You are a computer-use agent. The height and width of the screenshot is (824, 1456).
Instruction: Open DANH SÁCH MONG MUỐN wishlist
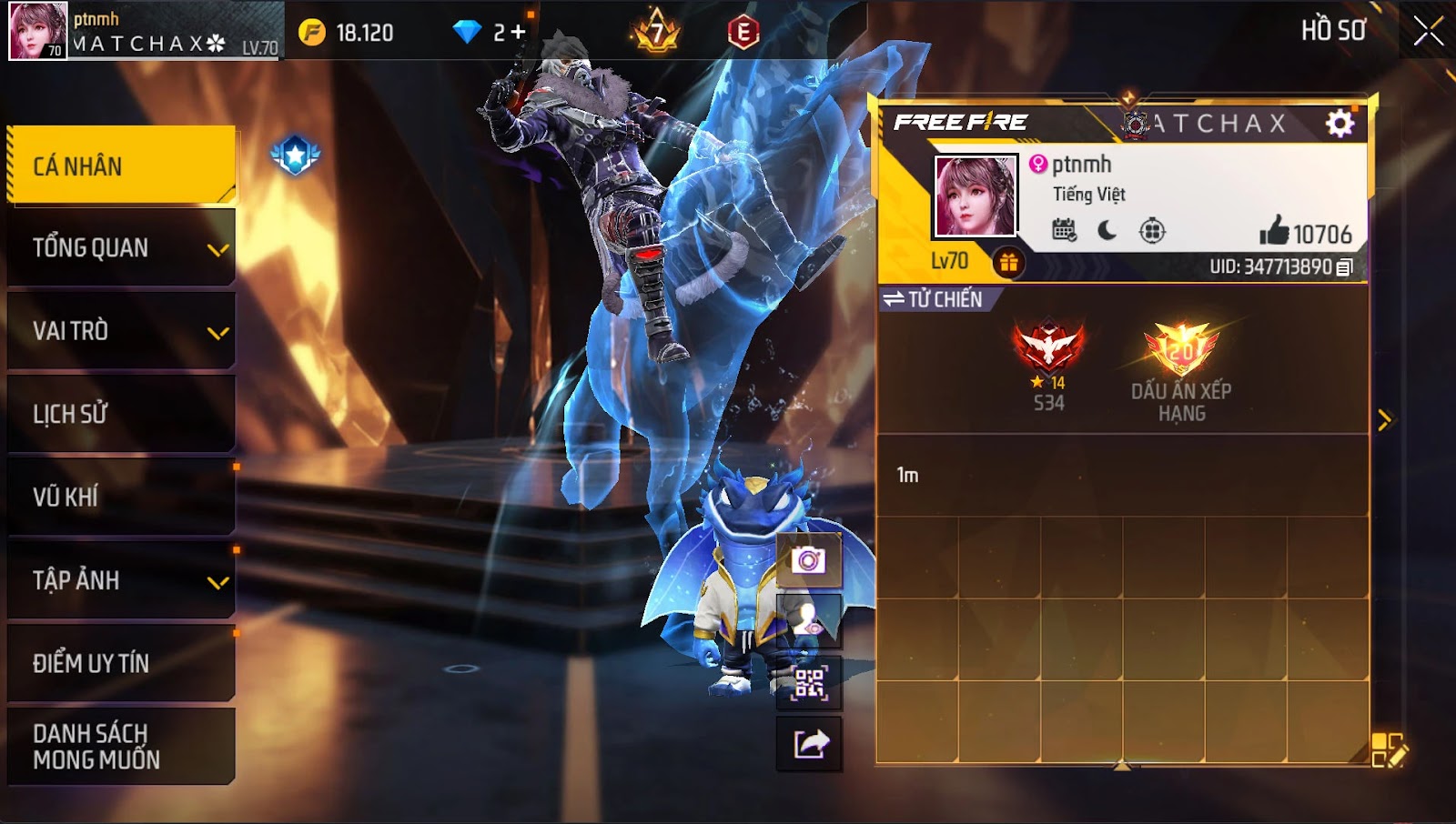tap(121, 746)
